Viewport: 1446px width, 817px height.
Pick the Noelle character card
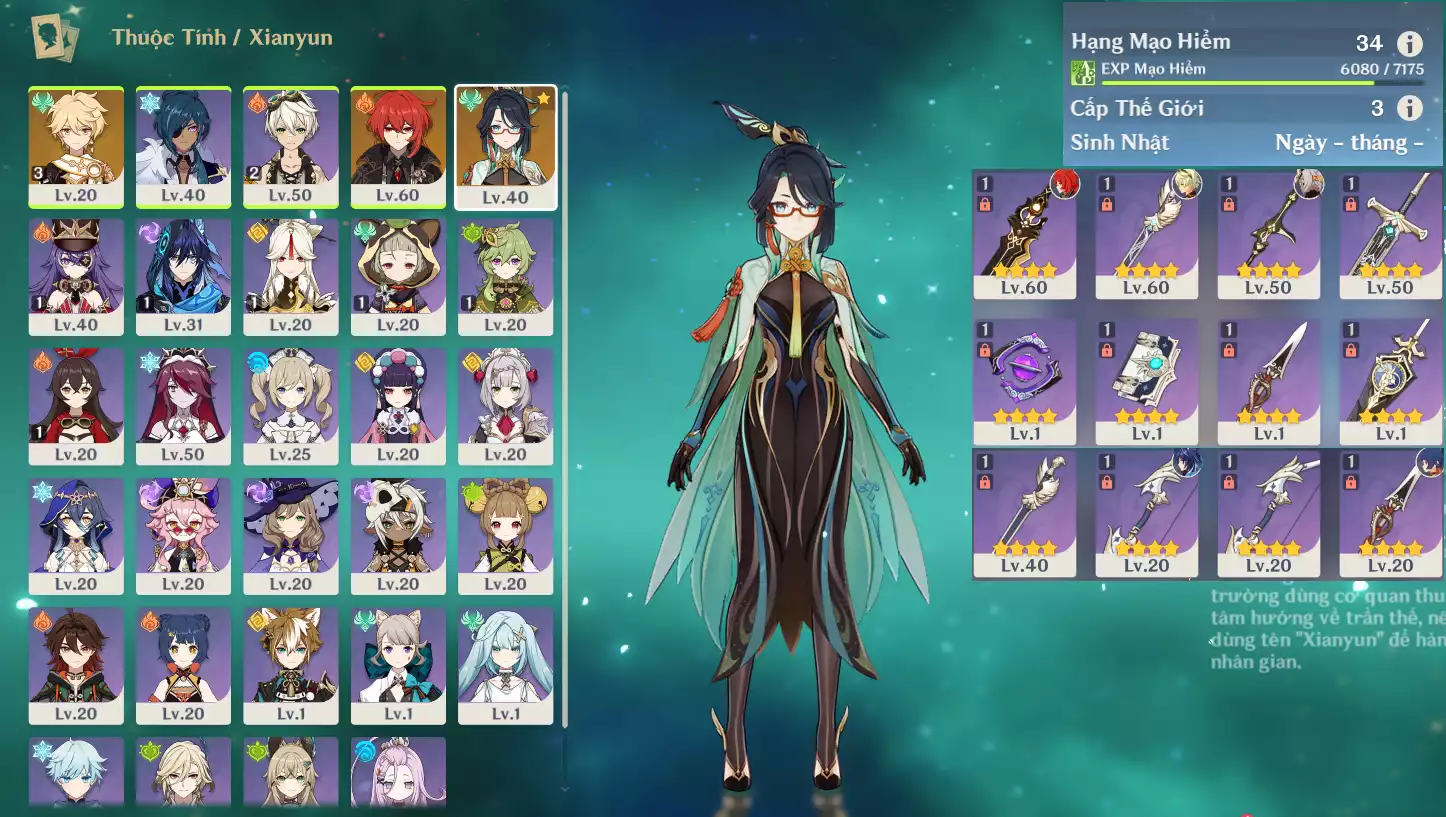[506, 406]
